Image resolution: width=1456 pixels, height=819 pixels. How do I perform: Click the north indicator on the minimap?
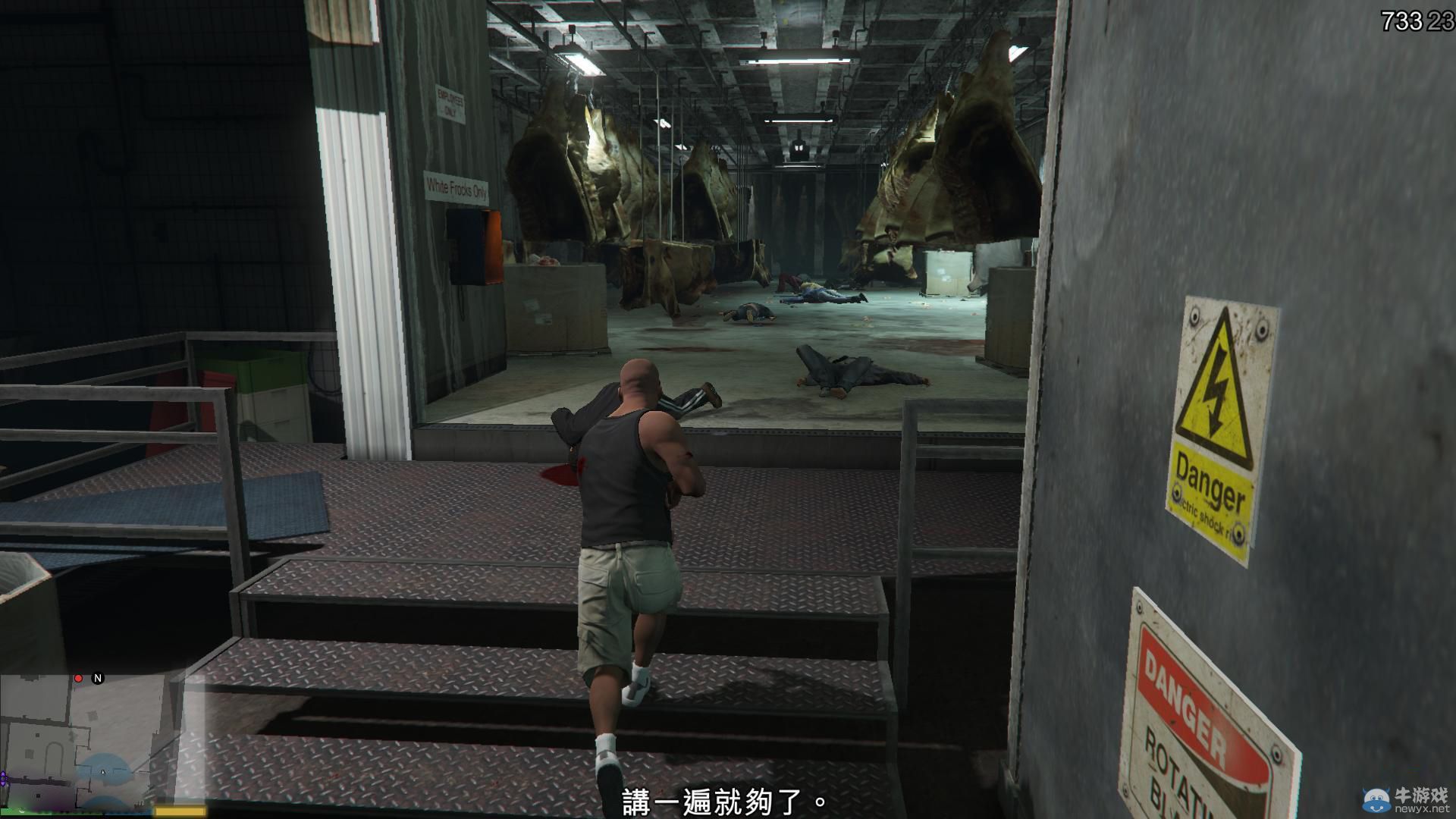[x=97, y=679]
